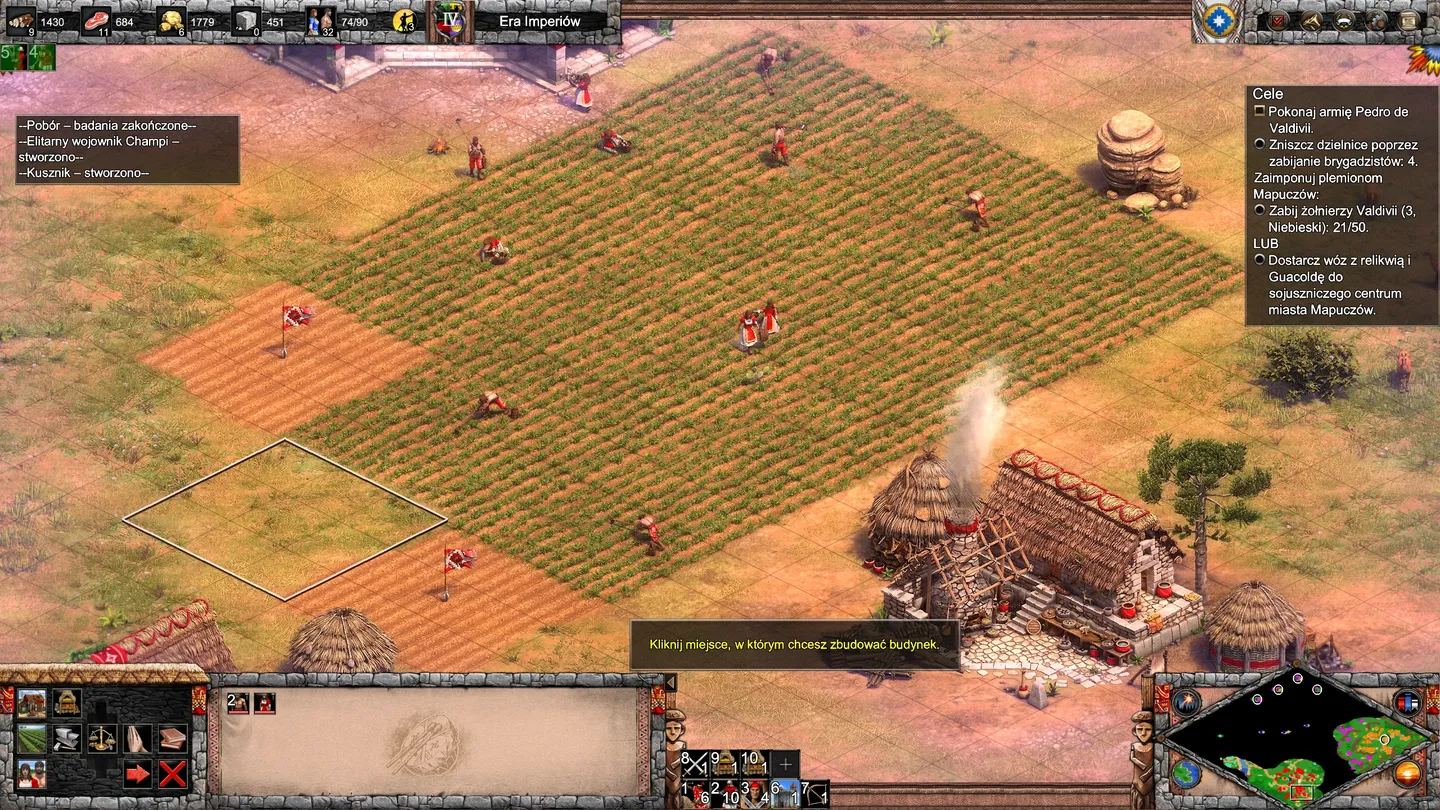Click the red checkmark objectives icon
Image resolution: width=1440 pixels, height=810 pixels.
point(1277,19)
